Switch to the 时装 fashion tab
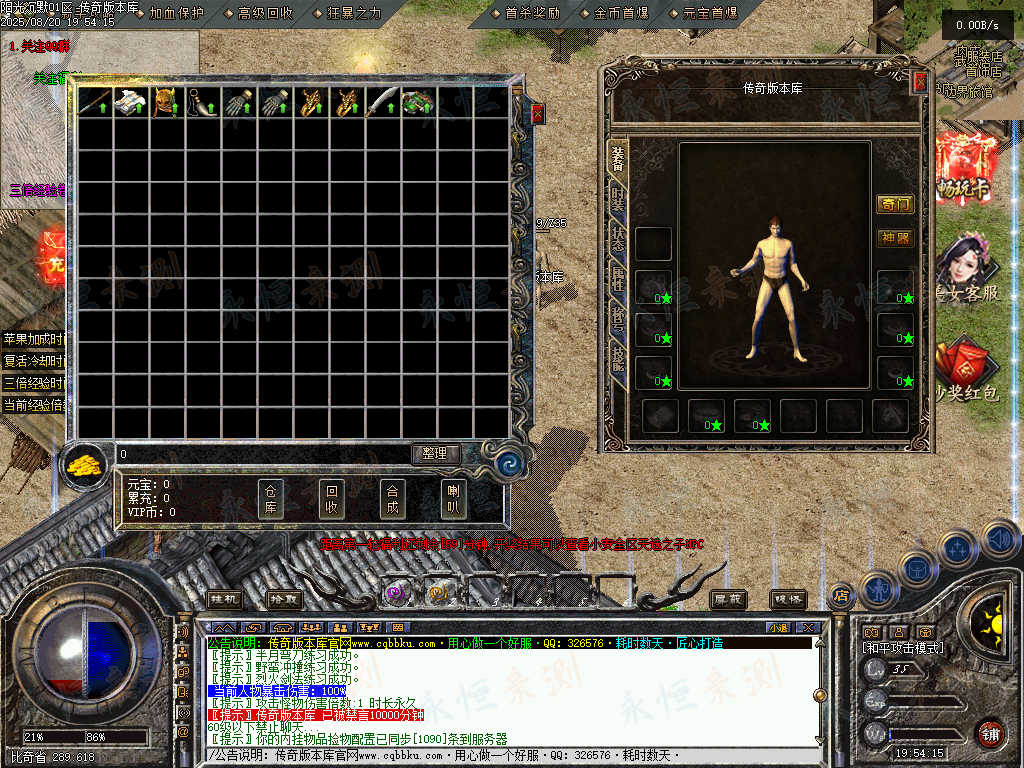This screenshot has height=768, width=1024. pyautogui.click(x=618, y=198)
